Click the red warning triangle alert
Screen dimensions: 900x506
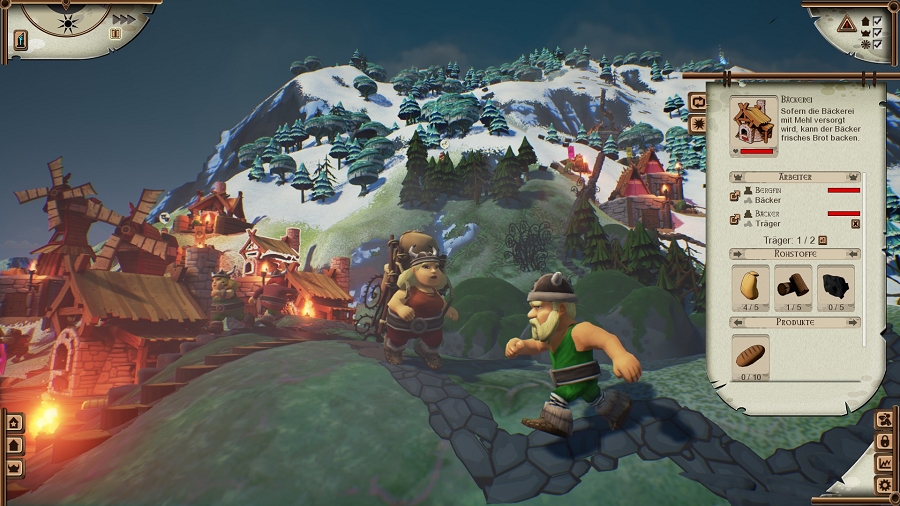click(846, 22)
